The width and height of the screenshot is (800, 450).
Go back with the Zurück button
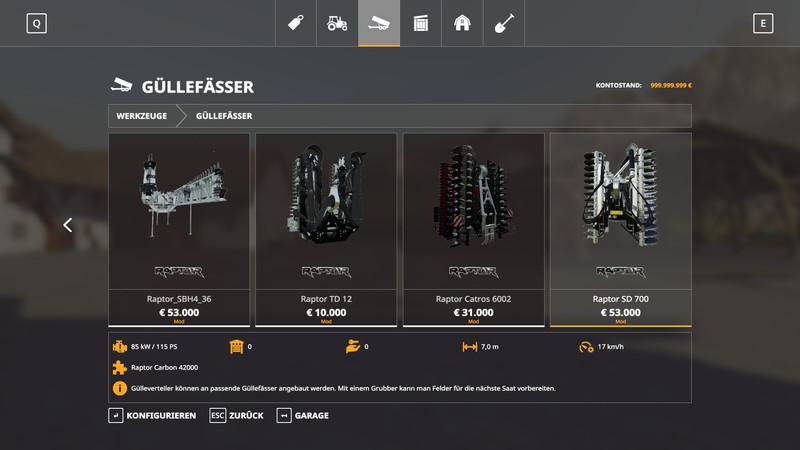point(236,415)
